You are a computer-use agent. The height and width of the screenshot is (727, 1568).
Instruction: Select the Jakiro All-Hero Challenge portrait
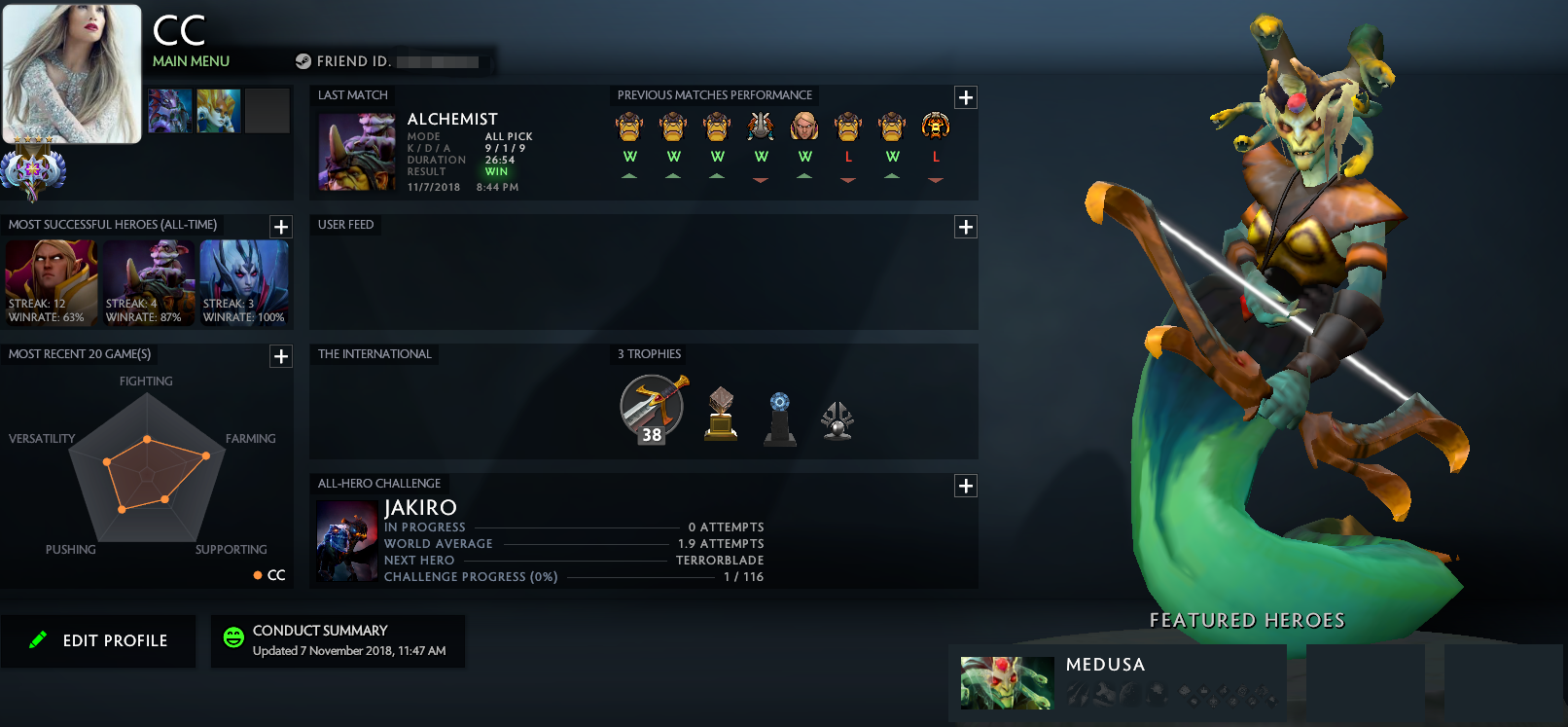click(346, 541)
